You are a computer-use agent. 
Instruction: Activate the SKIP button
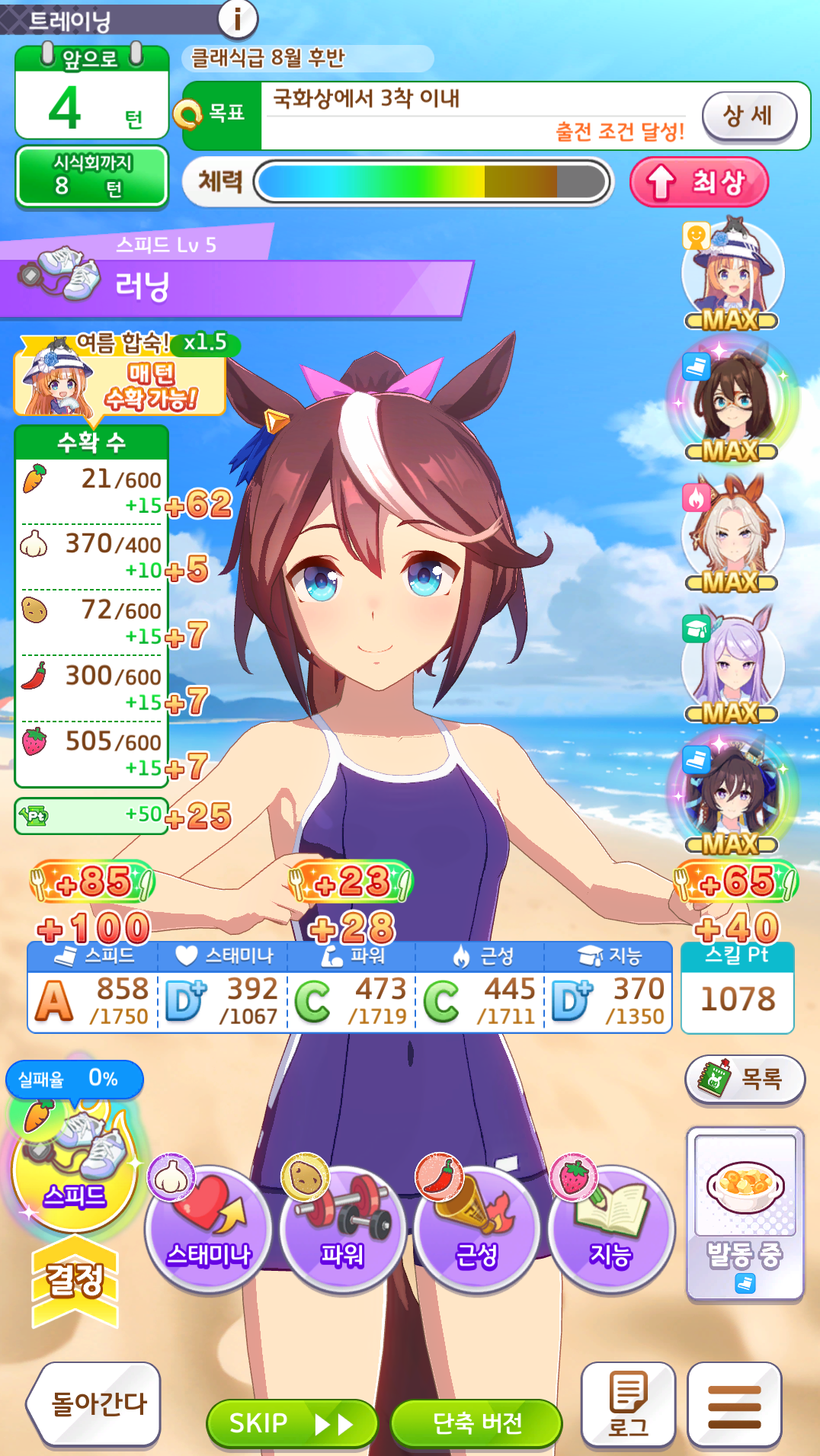tap(291, 1422)
